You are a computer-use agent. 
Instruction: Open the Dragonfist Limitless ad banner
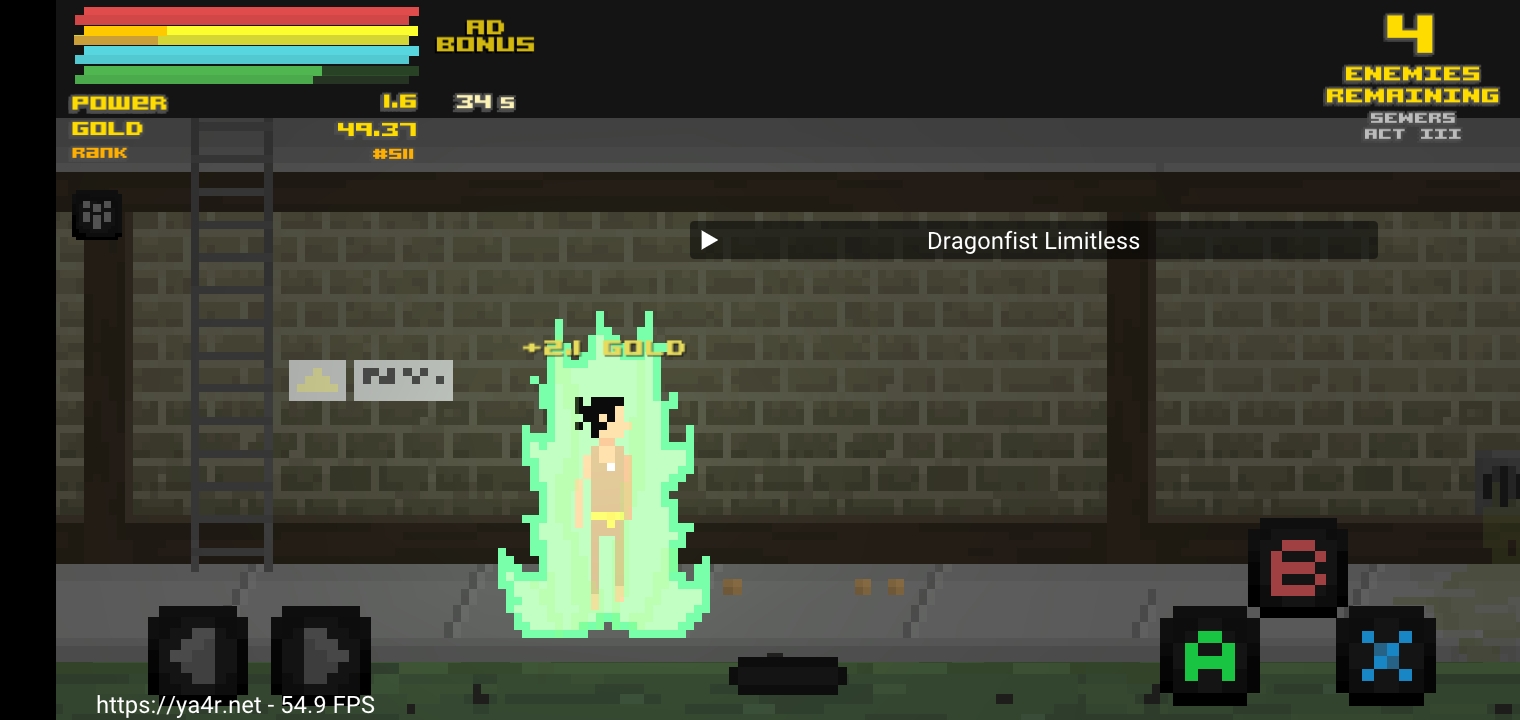pyautogui.click(x=1033, y=240)
